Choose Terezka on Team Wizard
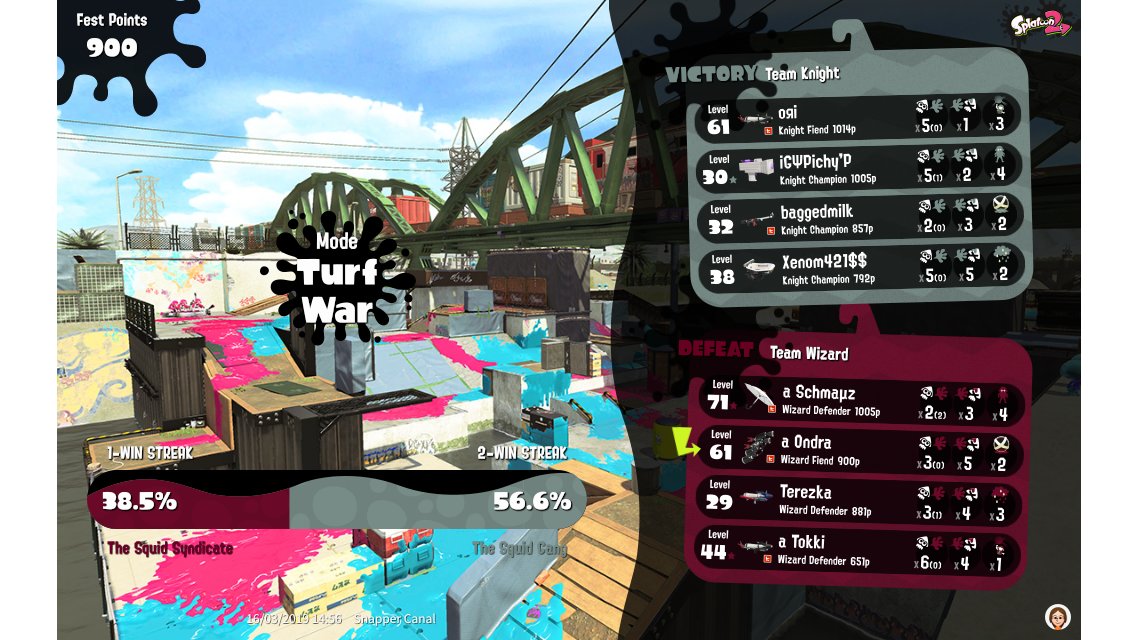This screenshot has height=640, width=1138. pos(858,500)
